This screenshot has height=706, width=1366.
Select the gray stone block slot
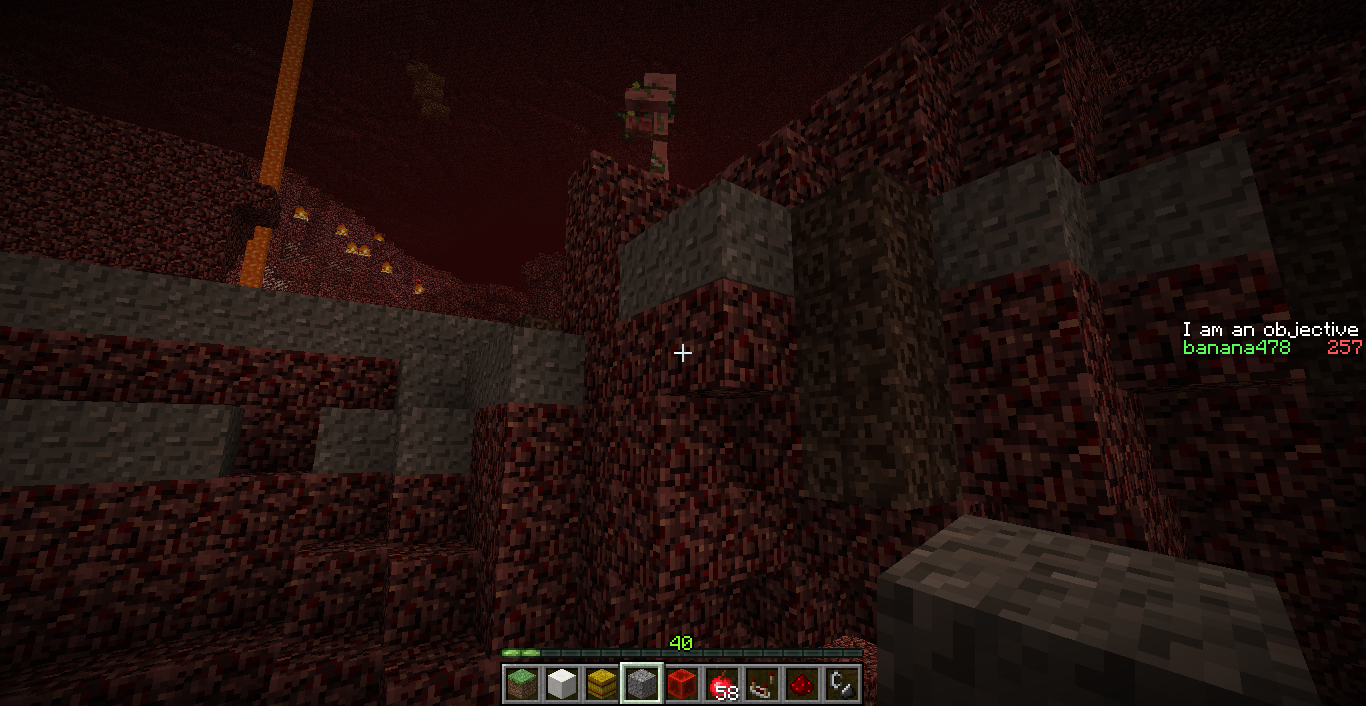pyautogui.click(x=642, y=684)
